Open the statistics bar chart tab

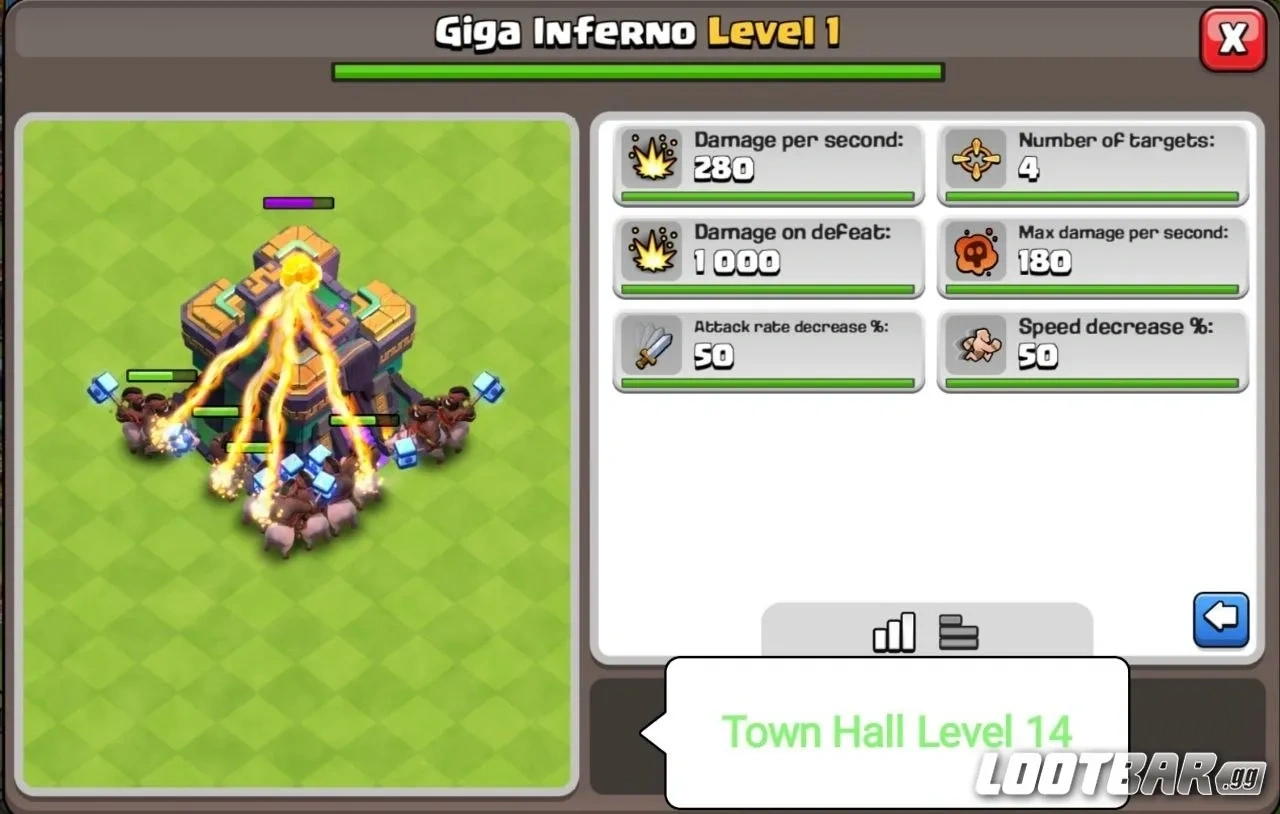coord(893,632)
